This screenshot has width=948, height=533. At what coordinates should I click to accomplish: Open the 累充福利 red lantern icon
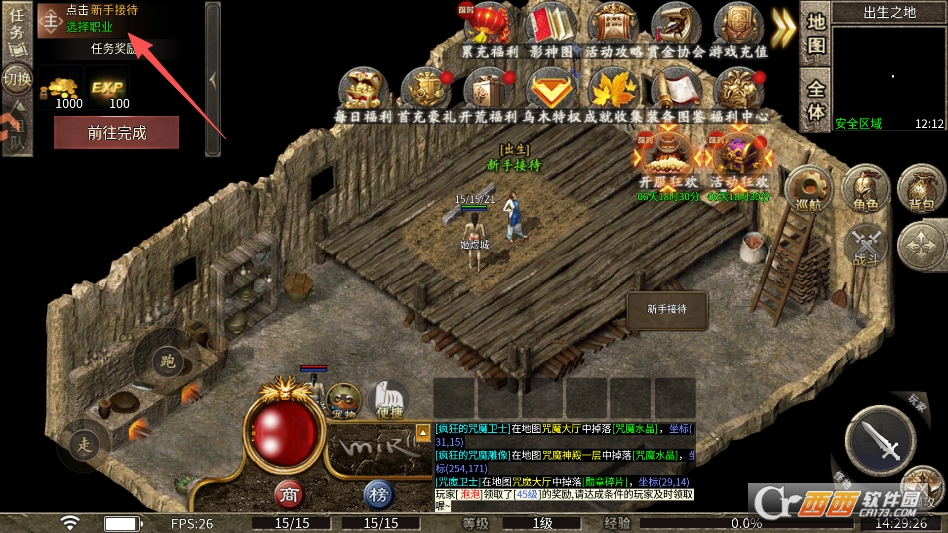[x=490, y=26]
